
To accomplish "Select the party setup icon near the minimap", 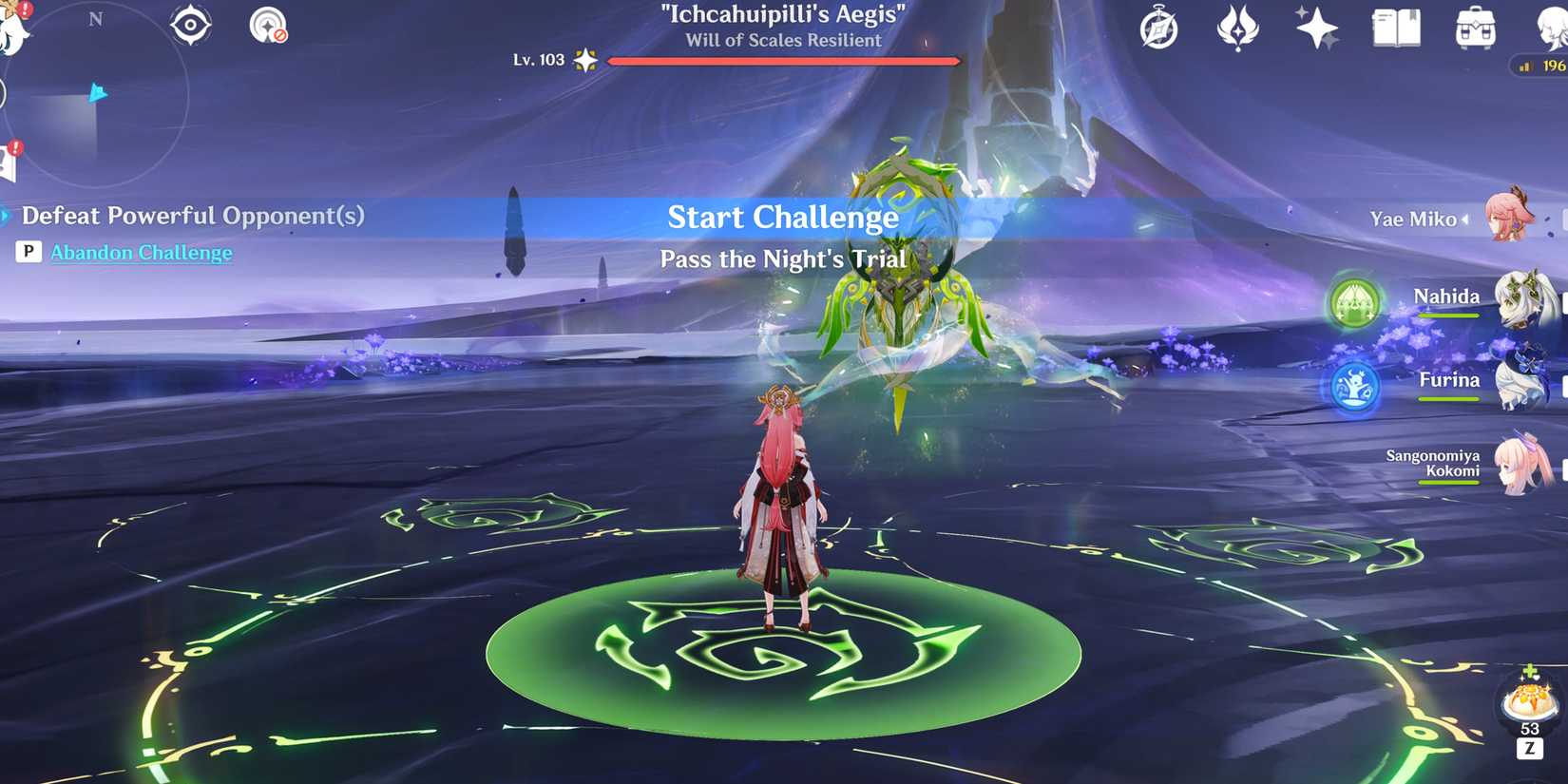I will point(188,26).
